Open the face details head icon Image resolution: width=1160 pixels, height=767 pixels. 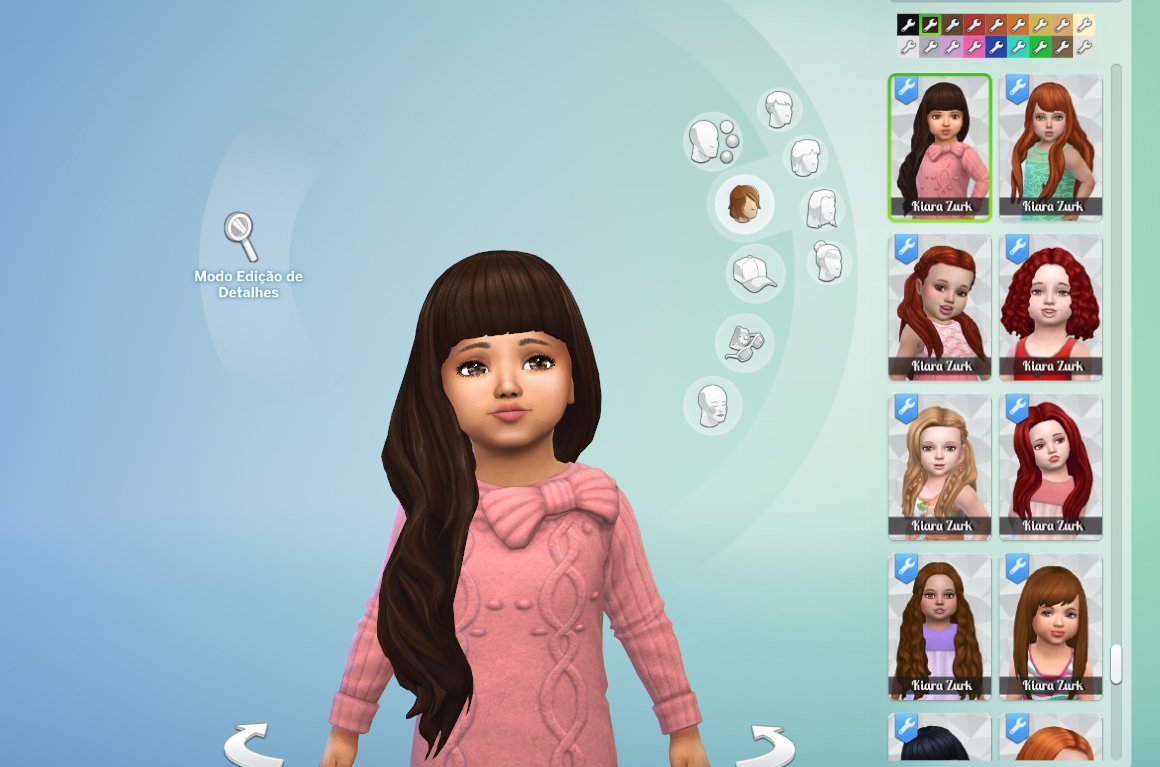click(712, 406)
